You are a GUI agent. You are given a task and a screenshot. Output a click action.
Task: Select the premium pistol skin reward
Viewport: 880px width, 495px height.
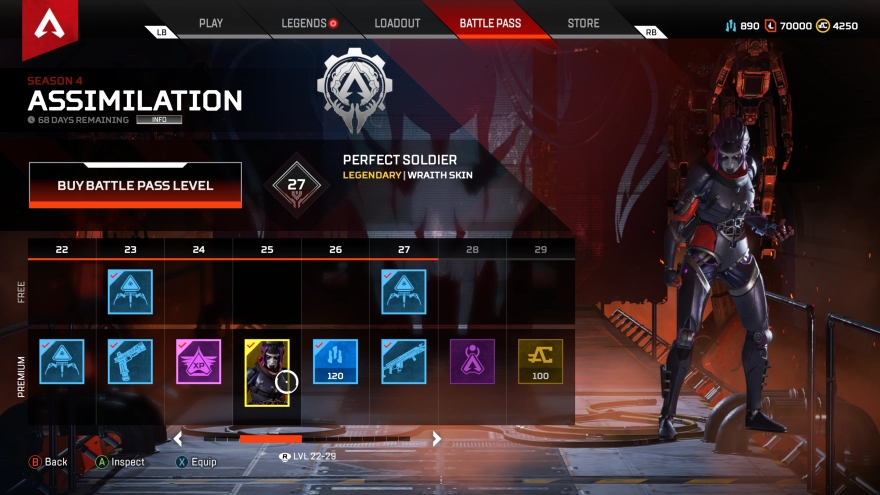click(x=130, y=361)
